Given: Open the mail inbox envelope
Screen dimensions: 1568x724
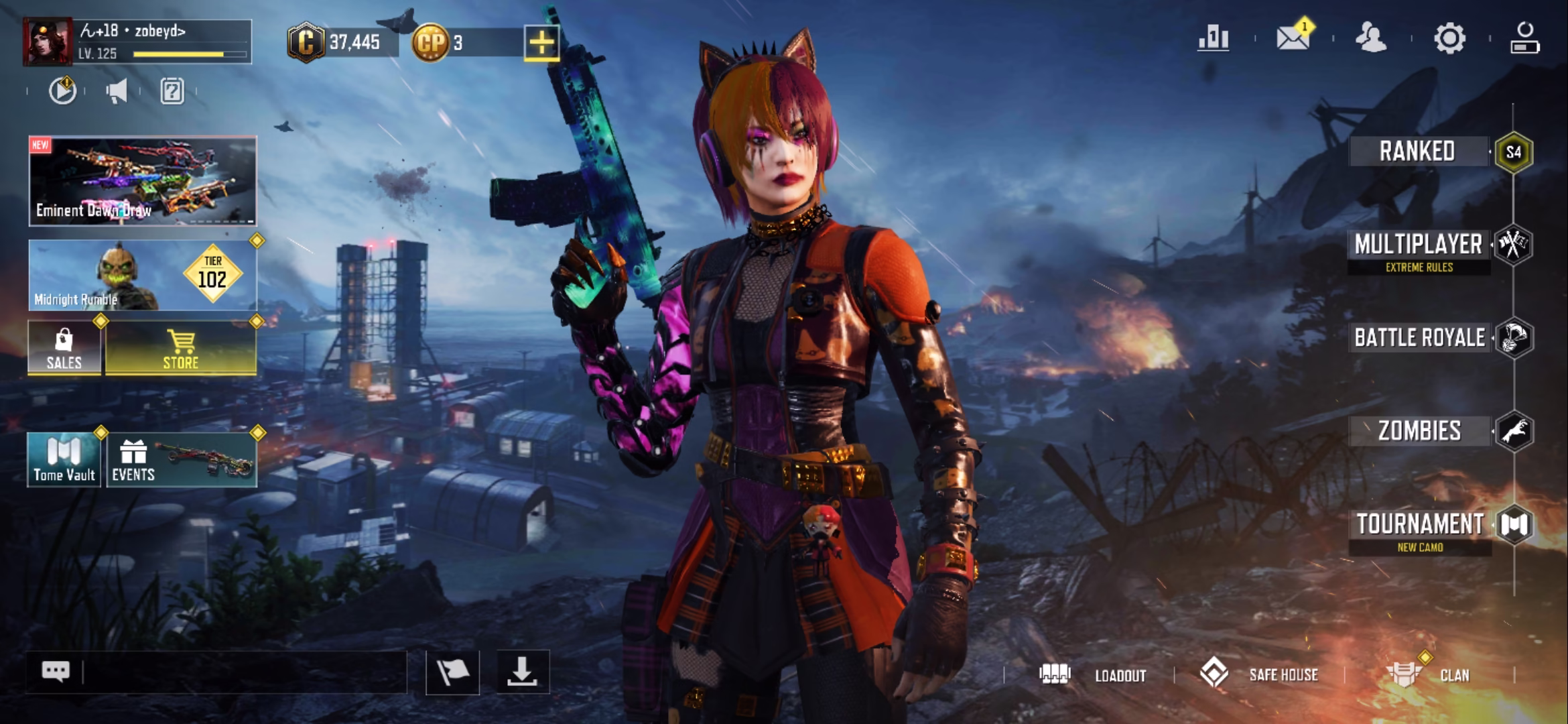Looking at the screenshot, I should pos(1293,38).
